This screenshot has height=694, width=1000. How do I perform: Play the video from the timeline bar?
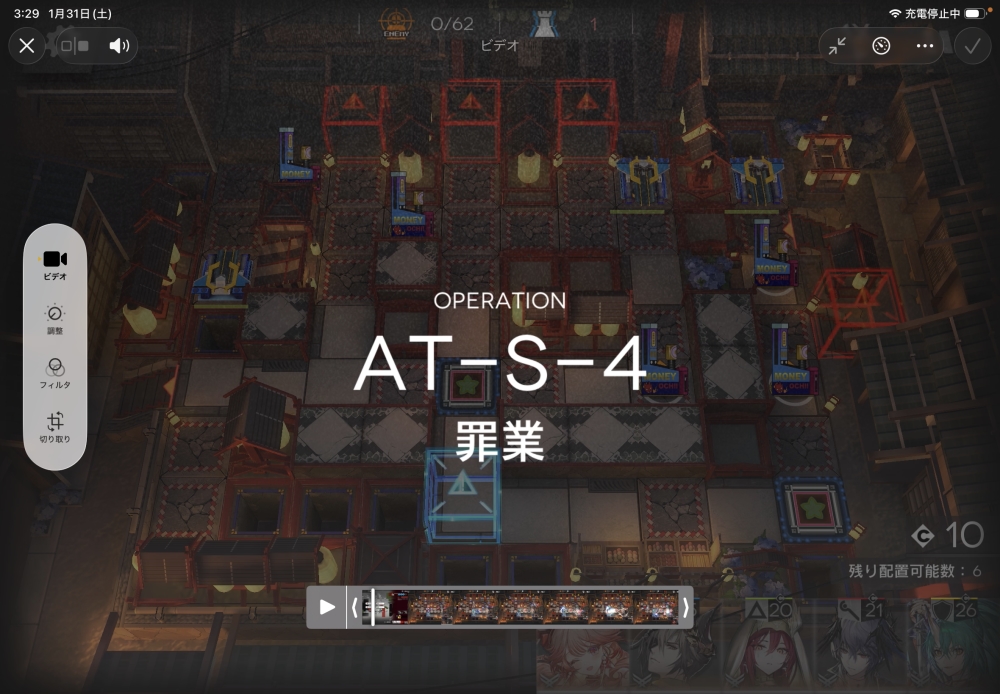tap(327, 607)
